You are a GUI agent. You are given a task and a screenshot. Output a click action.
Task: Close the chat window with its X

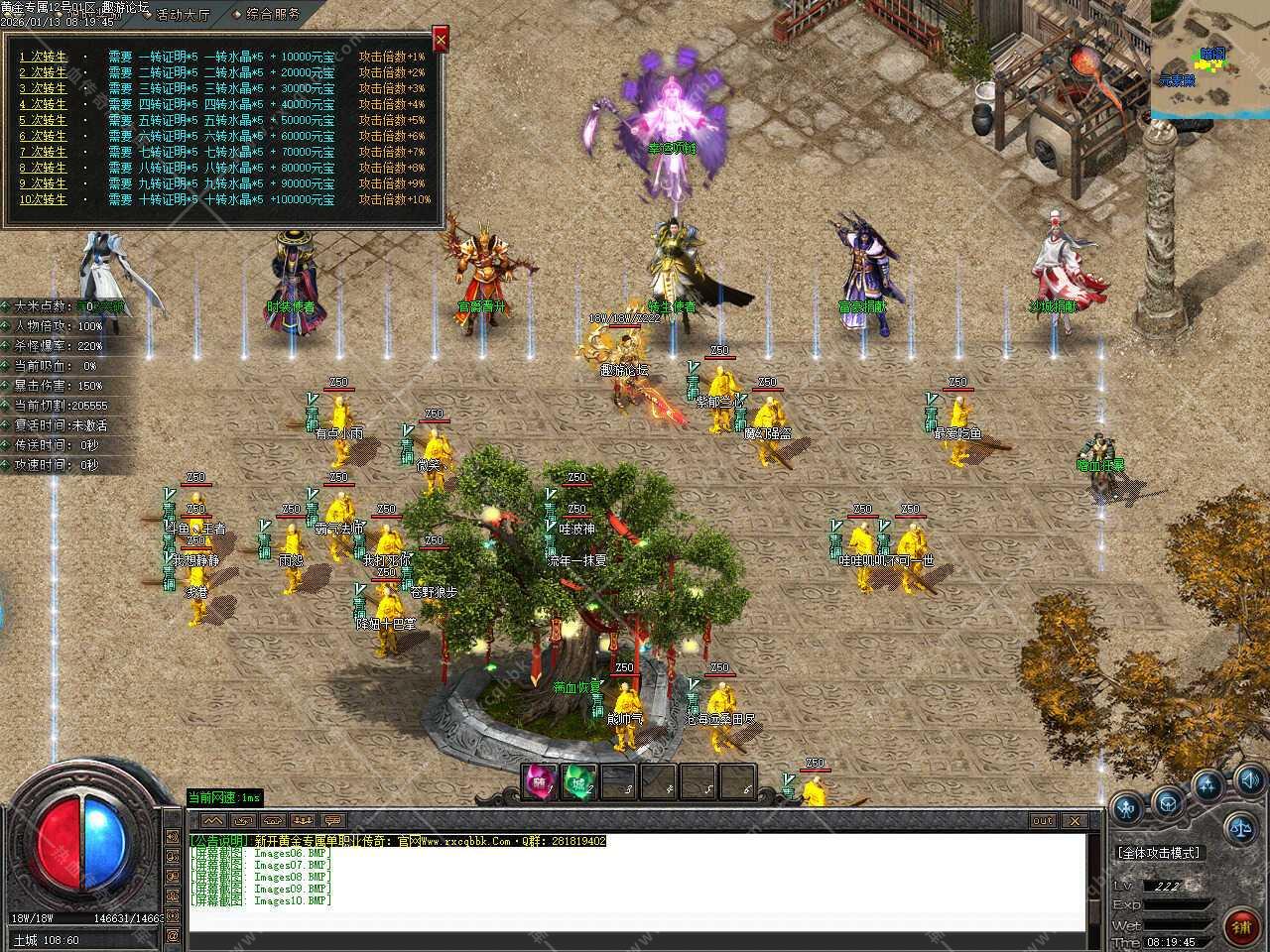pos(1073,821)
